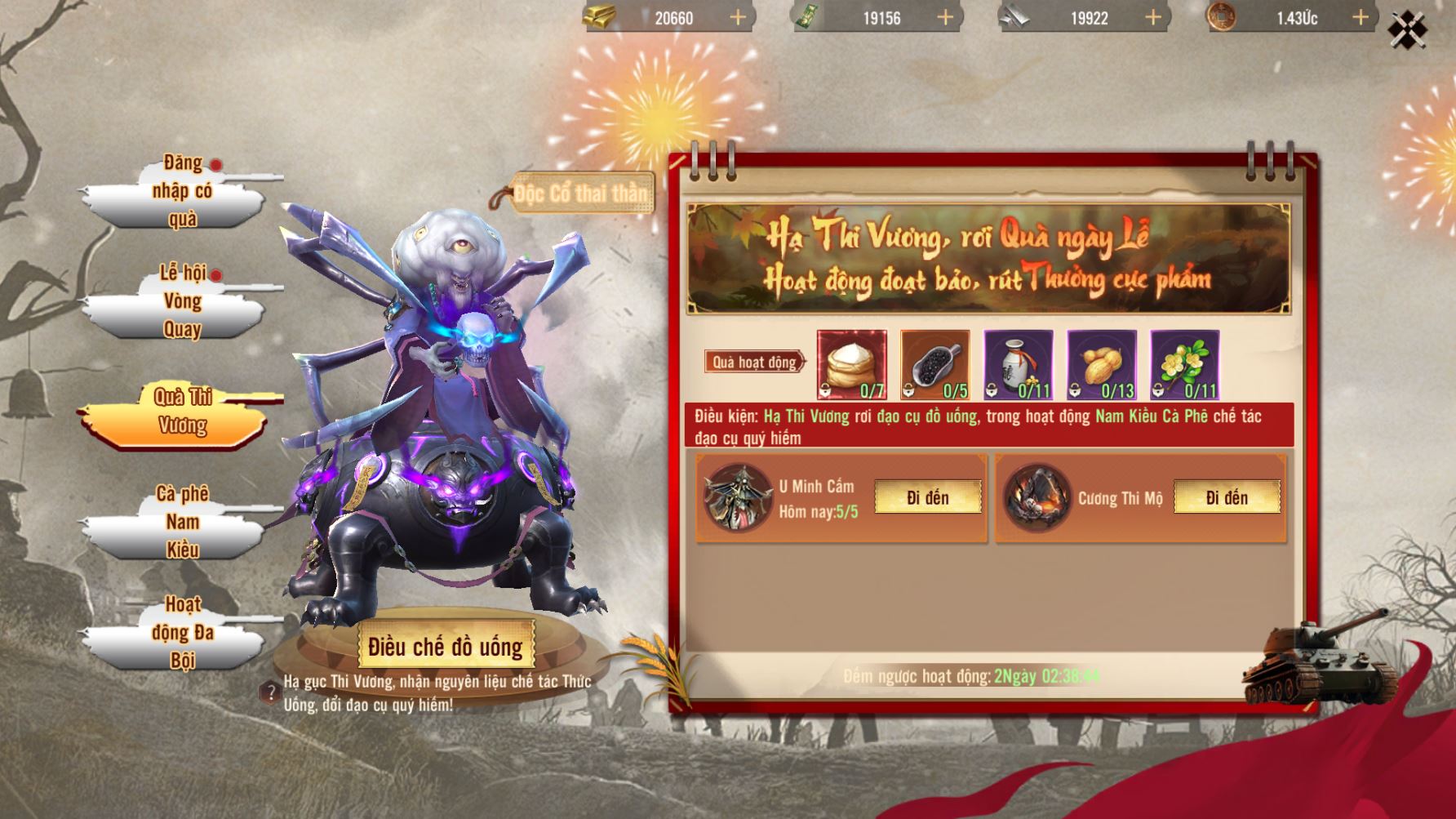
Task: Select the flour sack reward item
Action: coord(851,364)
